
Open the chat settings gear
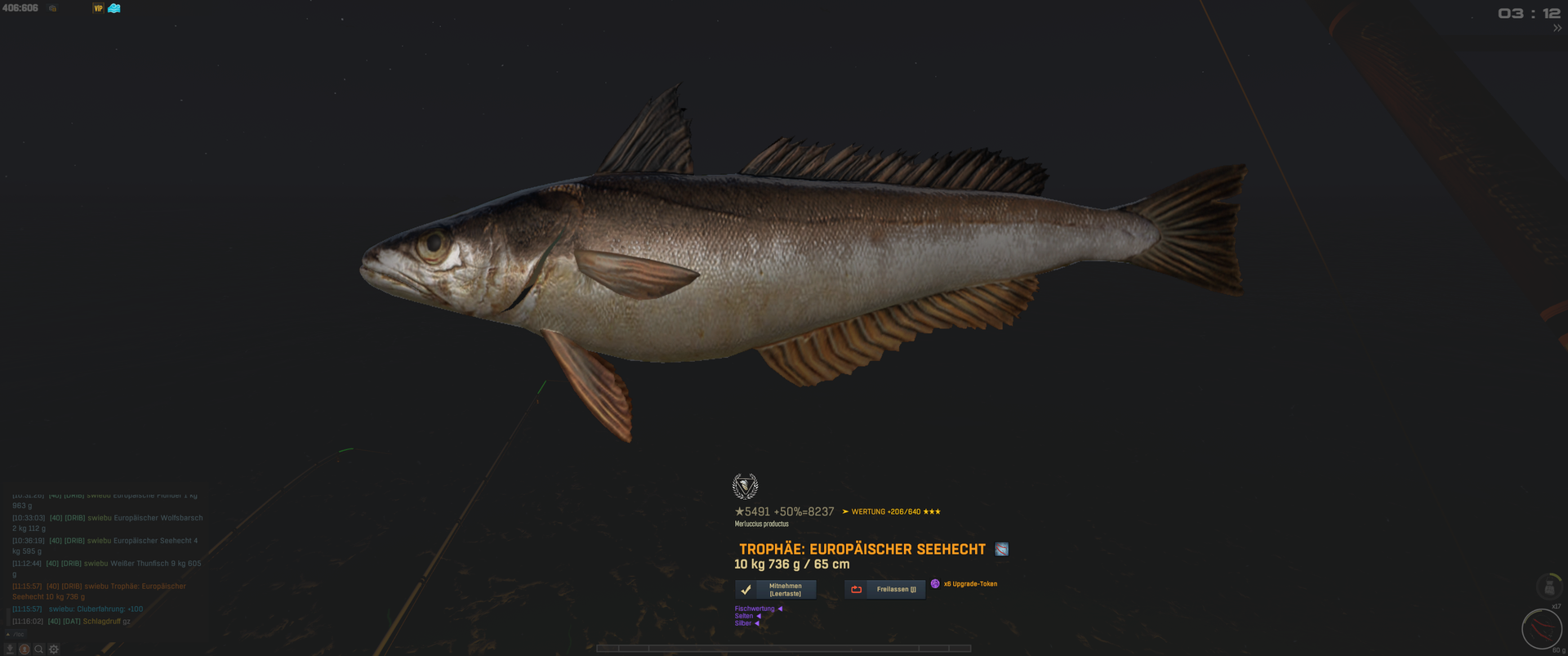(54, 649)
